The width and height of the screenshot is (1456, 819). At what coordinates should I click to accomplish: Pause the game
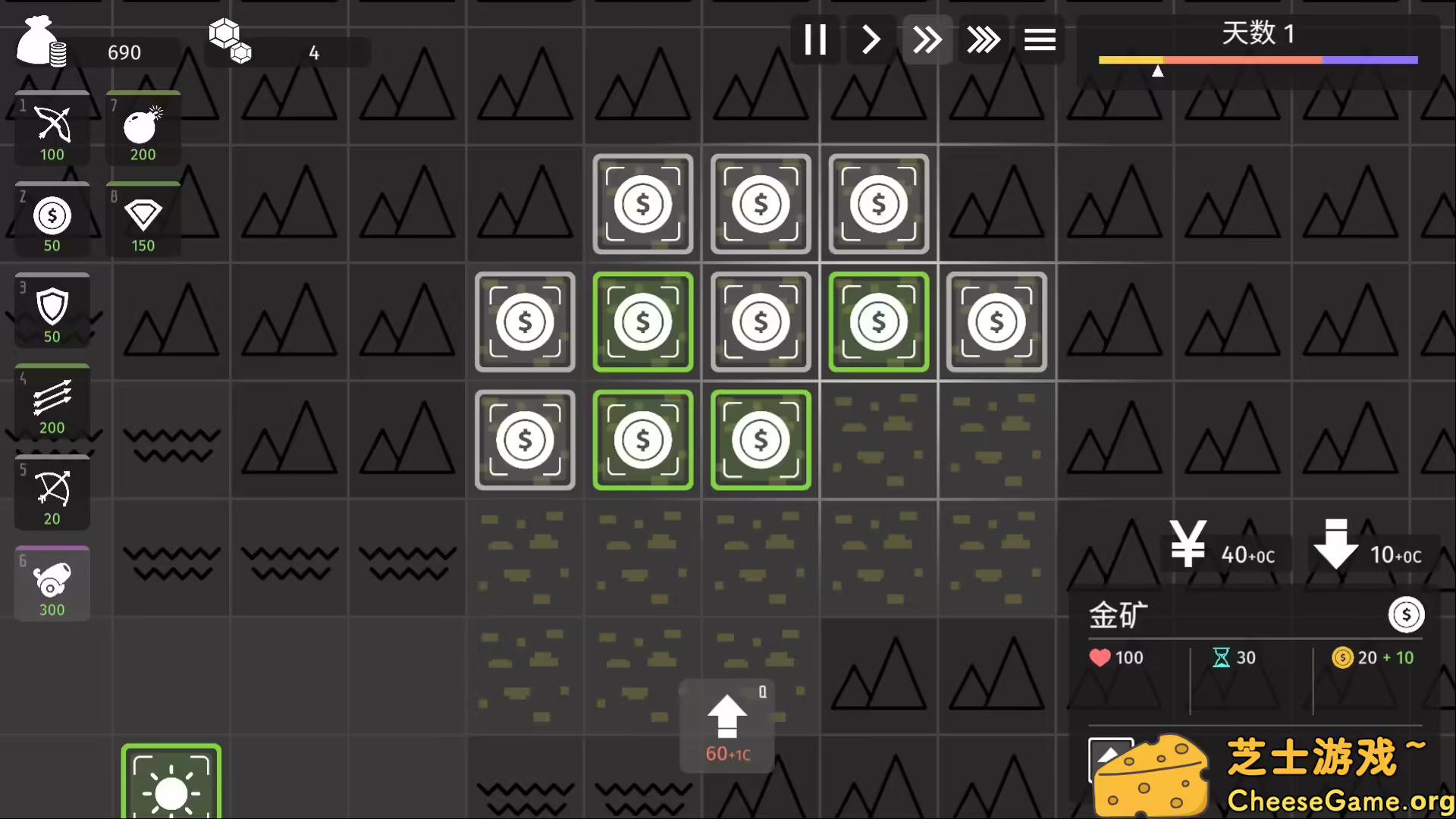816,39
